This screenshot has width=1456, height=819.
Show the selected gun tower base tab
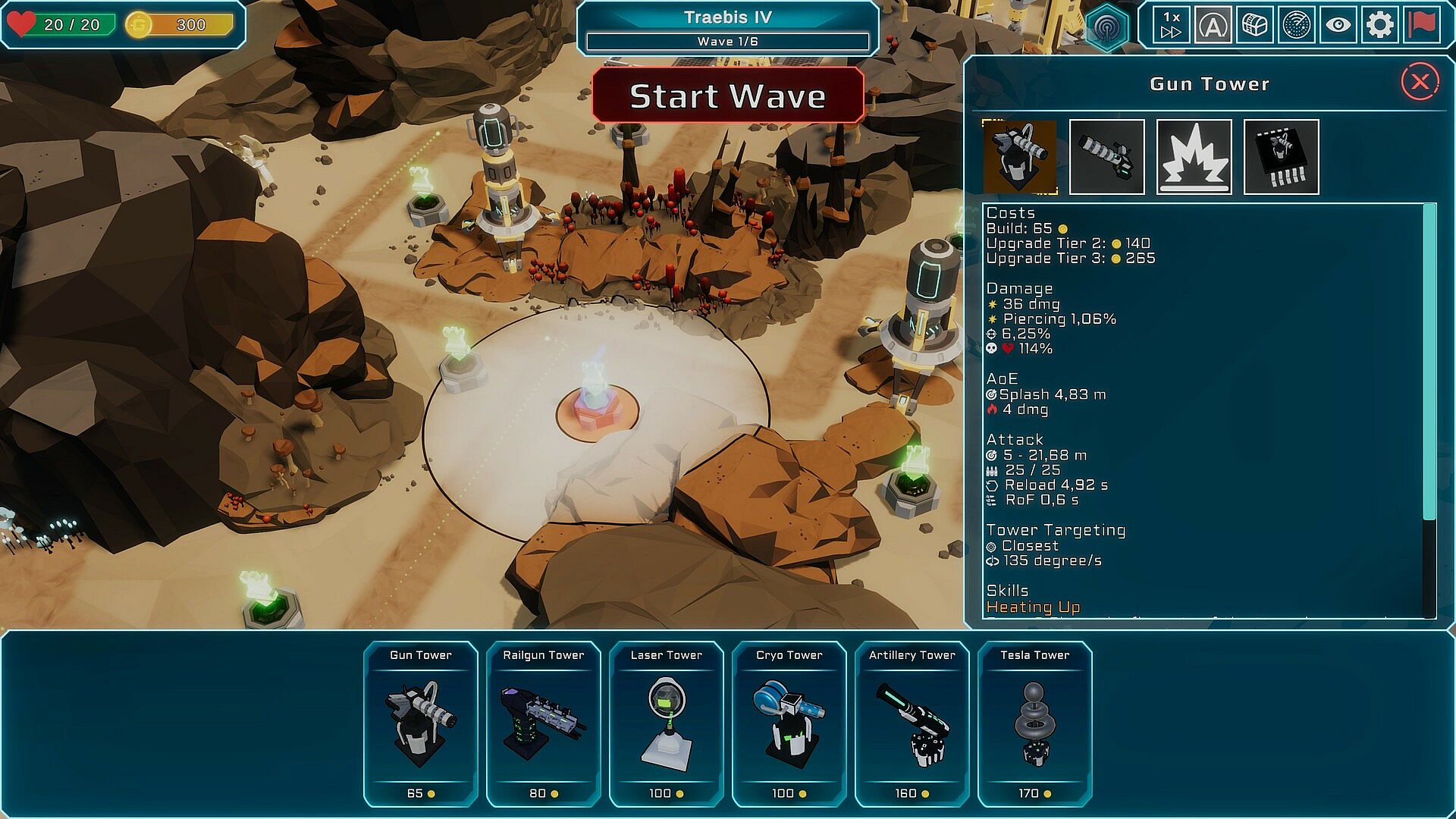click(x=1020, y=157)
